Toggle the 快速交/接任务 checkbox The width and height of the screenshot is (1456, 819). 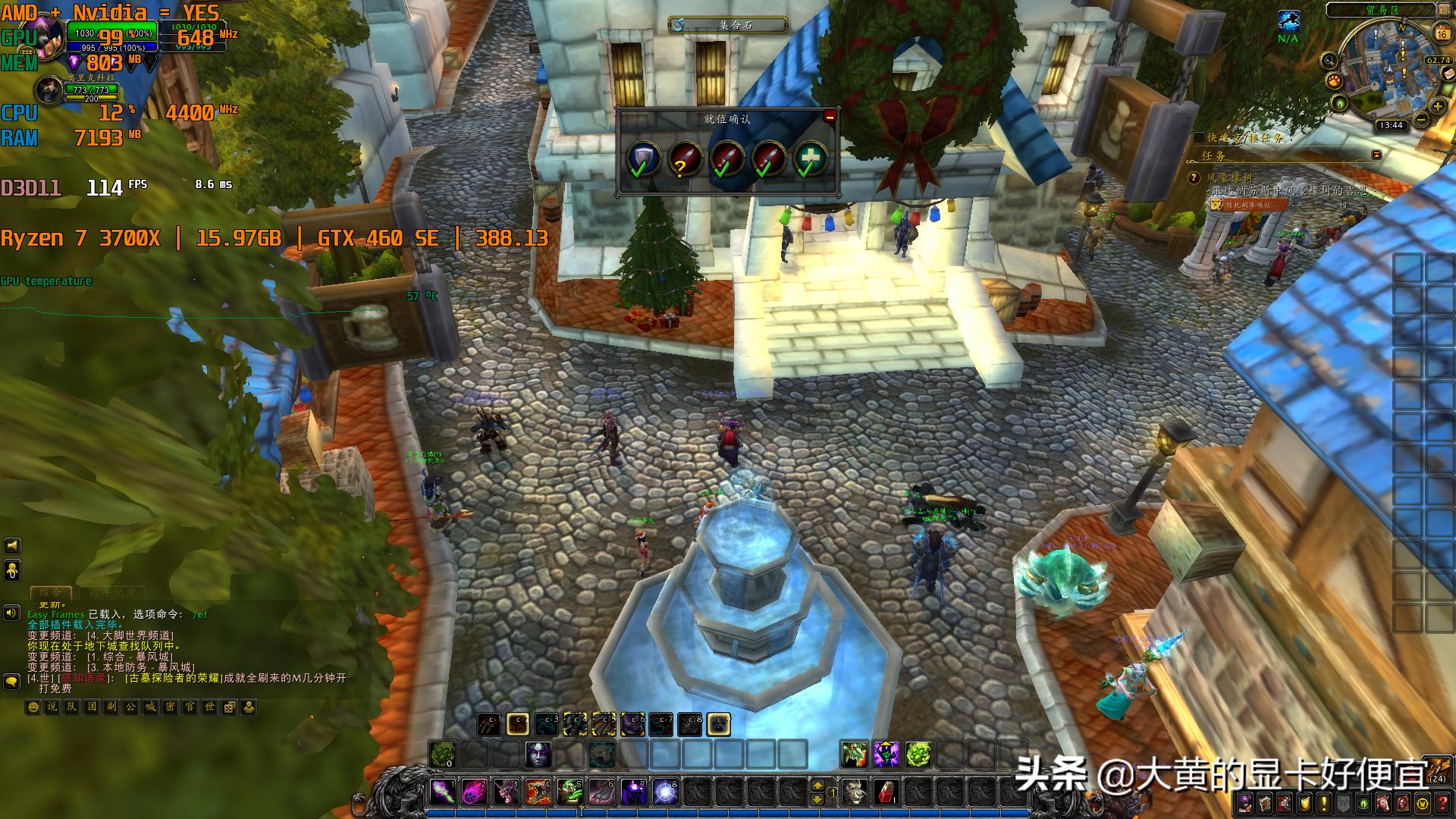(x=1199, y=137)
